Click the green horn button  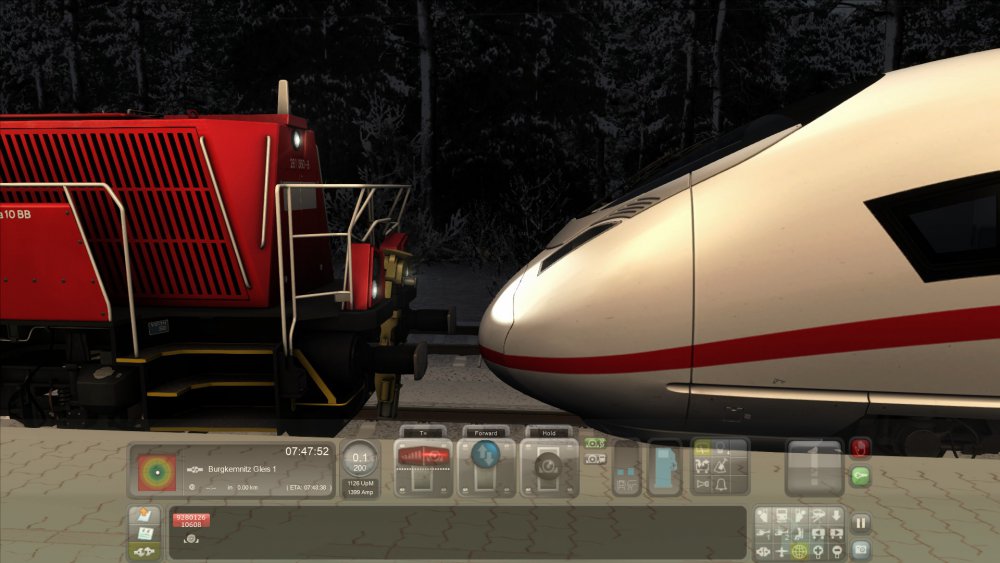click(x=860, y=477)
